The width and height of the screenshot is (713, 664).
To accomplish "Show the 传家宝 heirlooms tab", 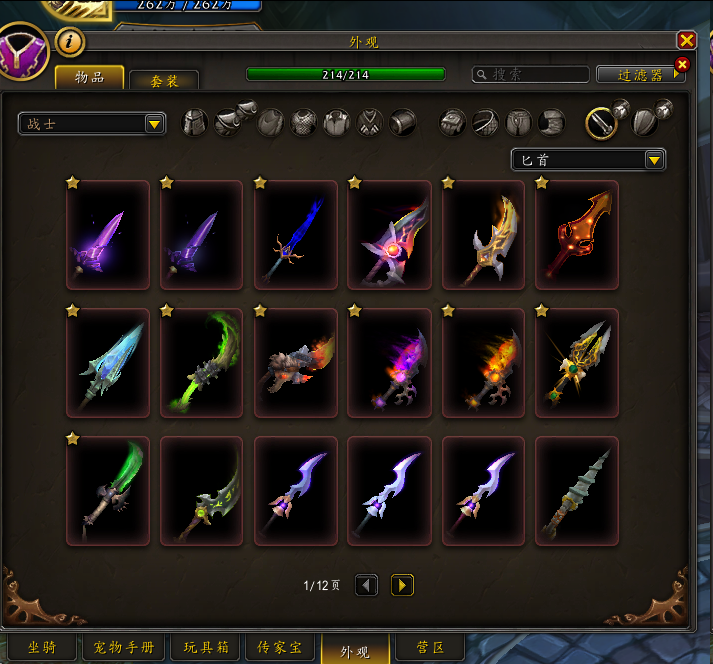I will (x=281, y=648).
